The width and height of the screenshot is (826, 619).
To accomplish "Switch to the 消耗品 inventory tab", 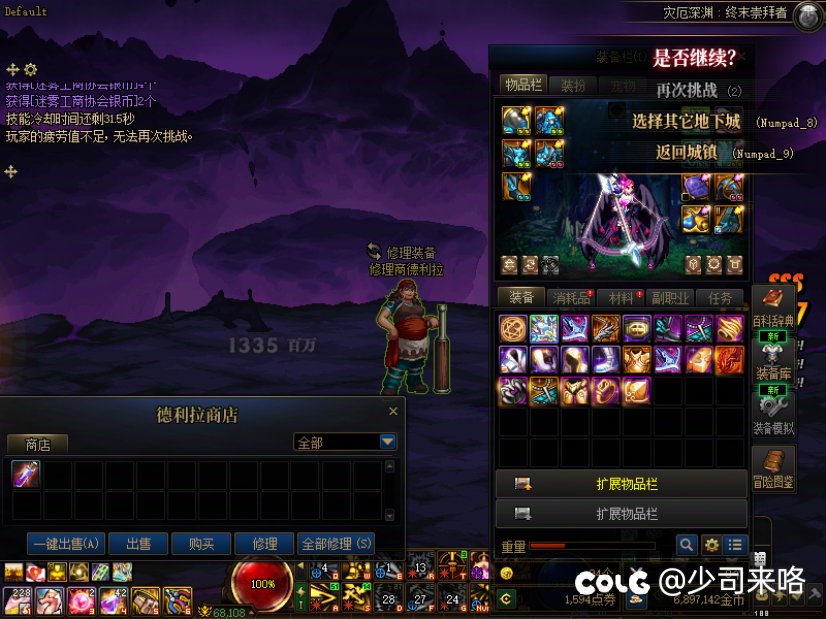I will pos(572,298).
